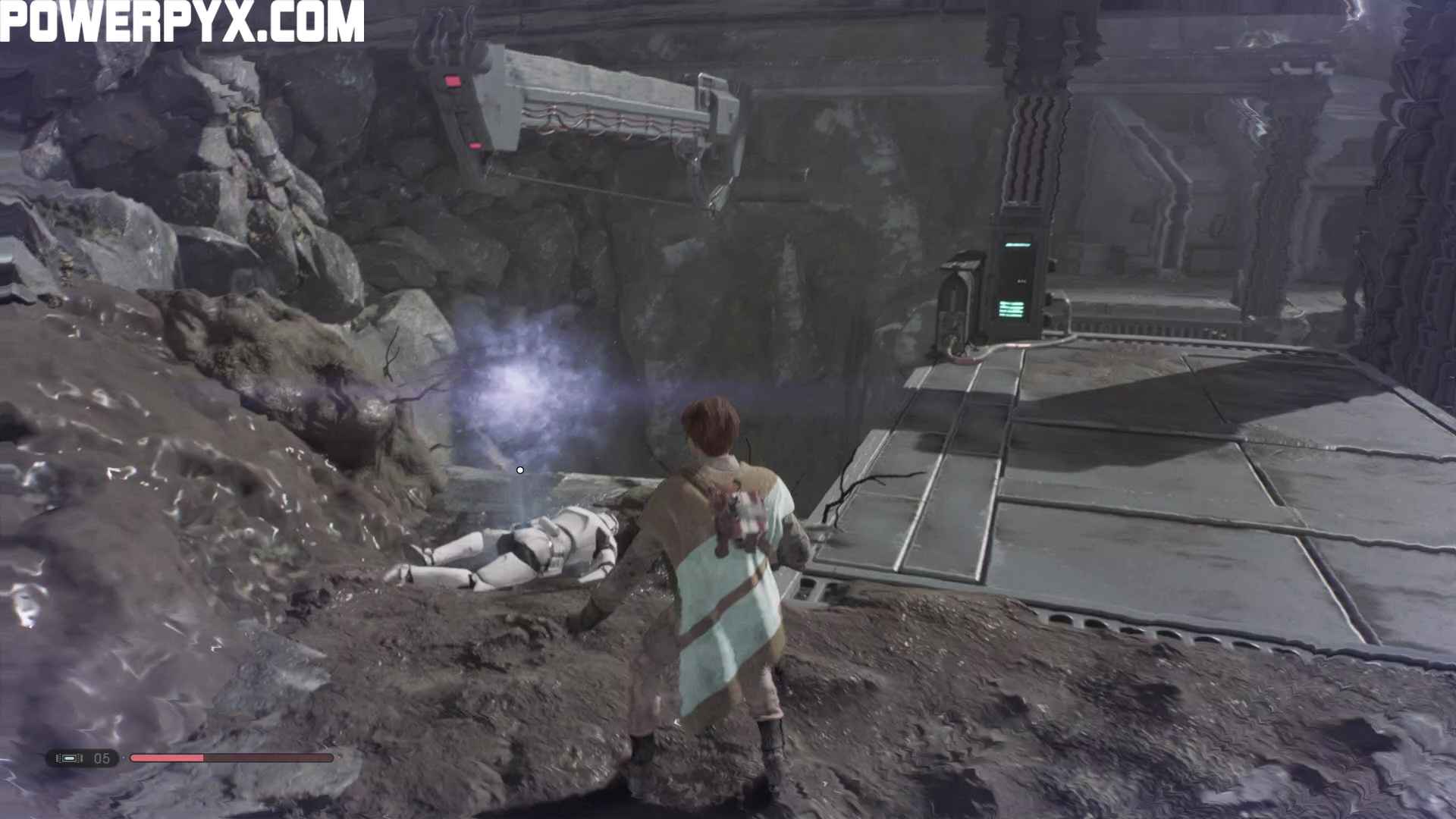Screen dimensions: 1456x819
Task: Click the stim canister icon
Action: pyautogui.click(x=70, y=758)
